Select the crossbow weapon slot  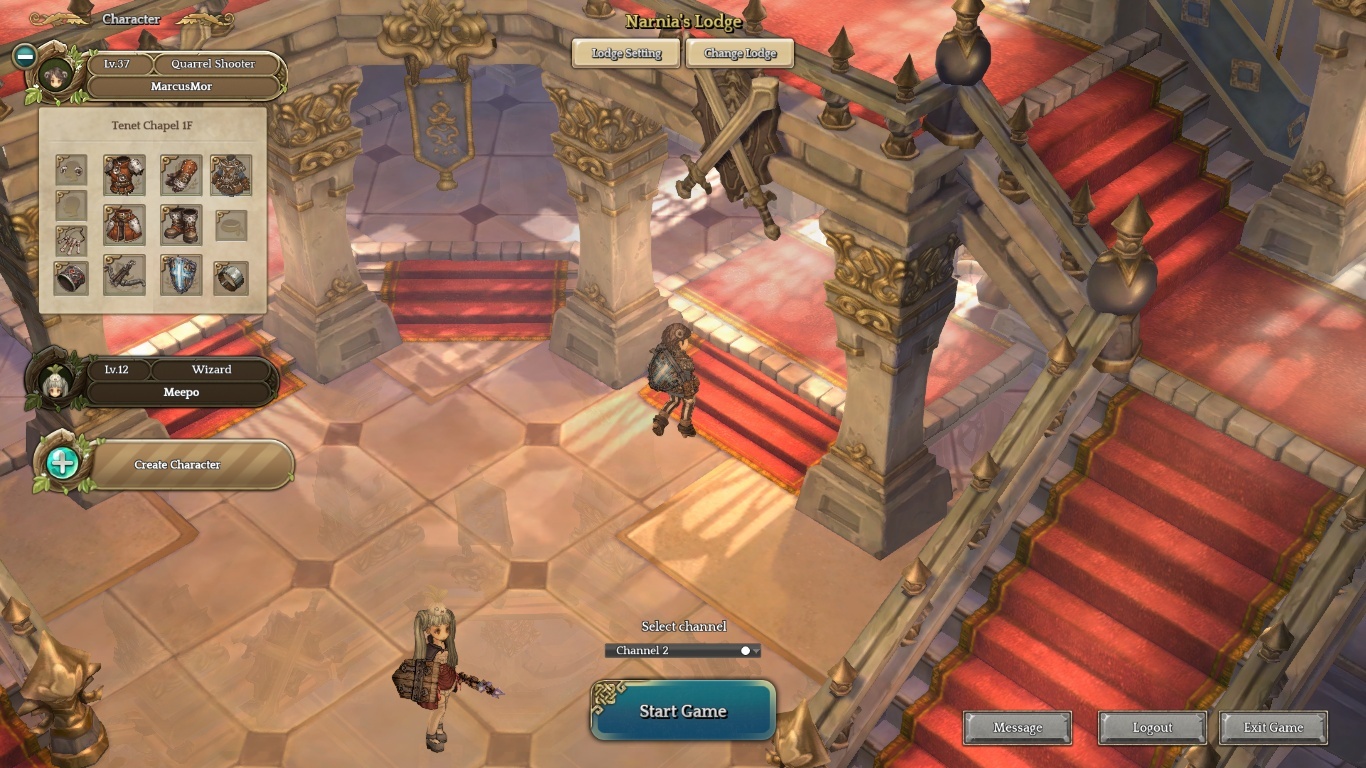pyautogui.click(x=124, y=276)
